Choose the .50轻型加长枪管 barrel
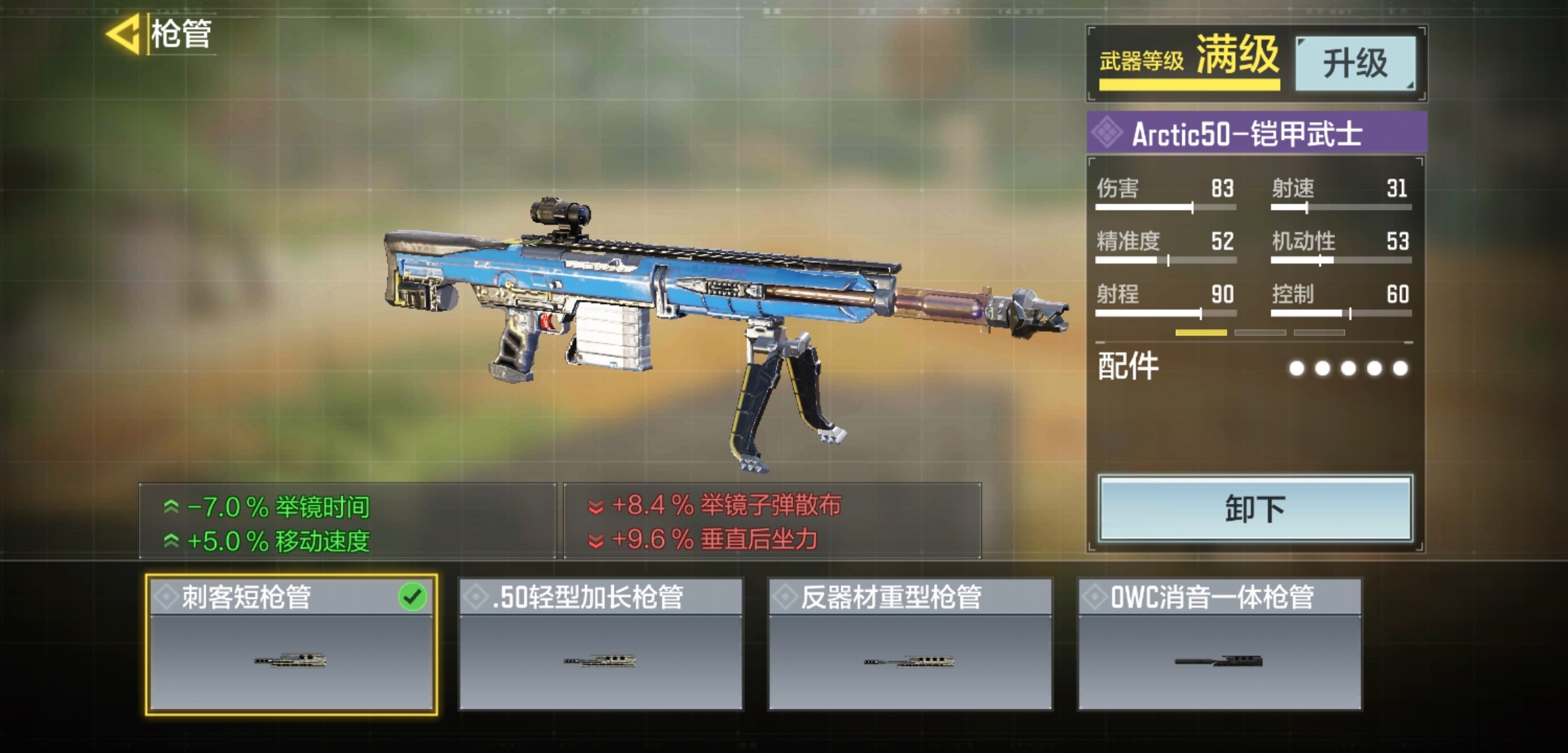Screen dimensions: 1568x753 (601, 644)
